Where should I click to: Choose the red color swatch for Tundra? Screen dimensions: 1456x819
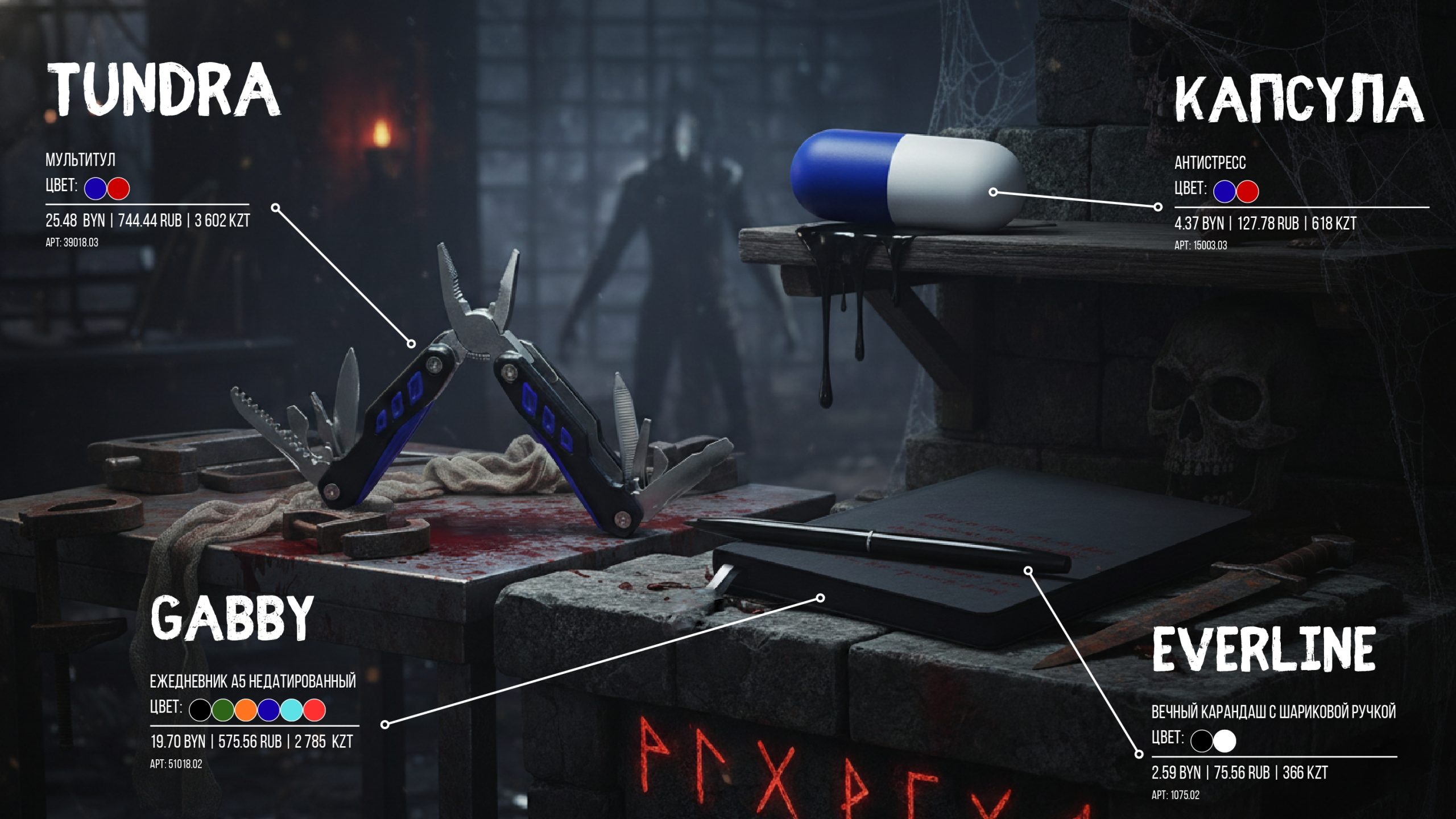point(118,188)
